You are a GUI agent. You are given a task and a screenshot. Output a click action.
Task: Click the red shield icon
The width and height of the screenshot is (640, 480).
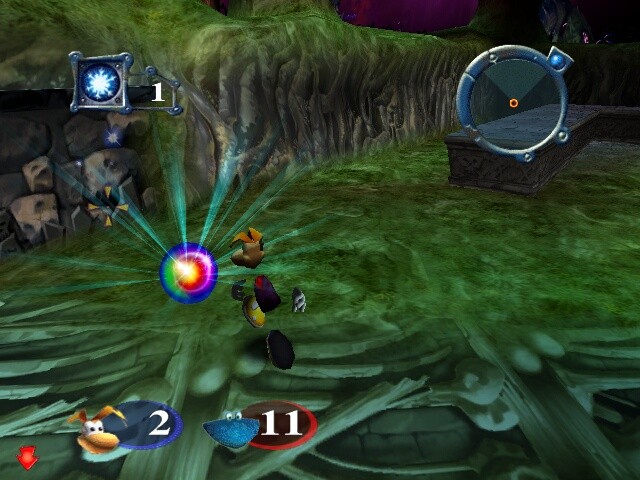tap(28, 457)
